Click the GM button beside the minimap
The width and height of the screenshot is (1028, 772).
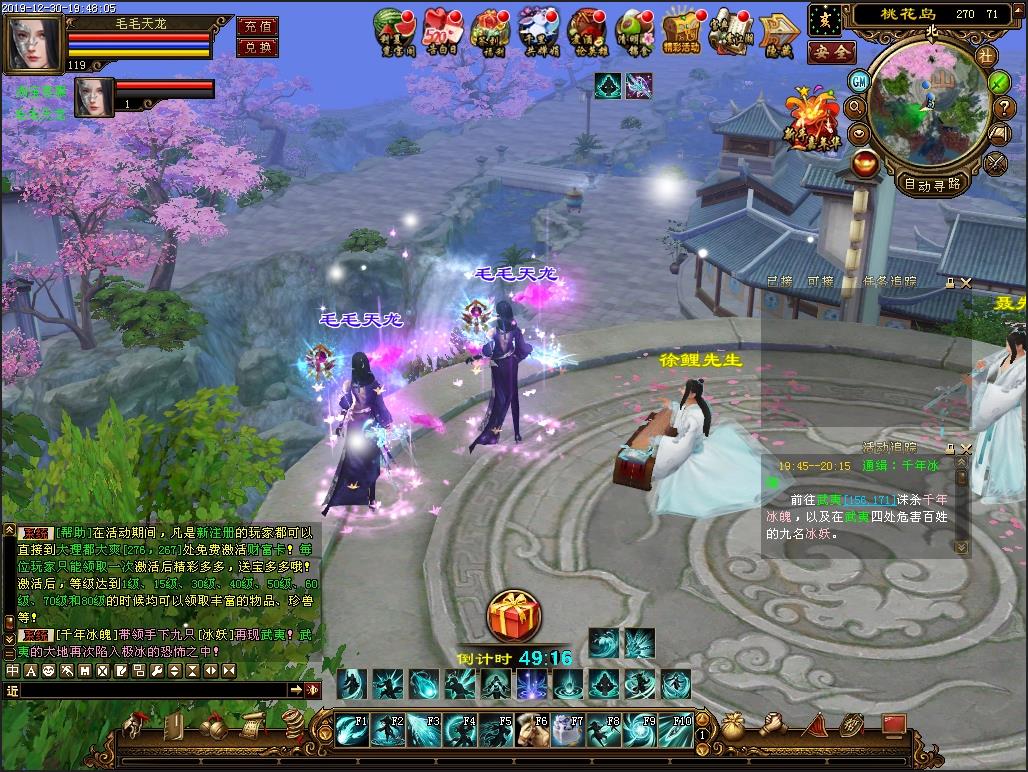860,80
